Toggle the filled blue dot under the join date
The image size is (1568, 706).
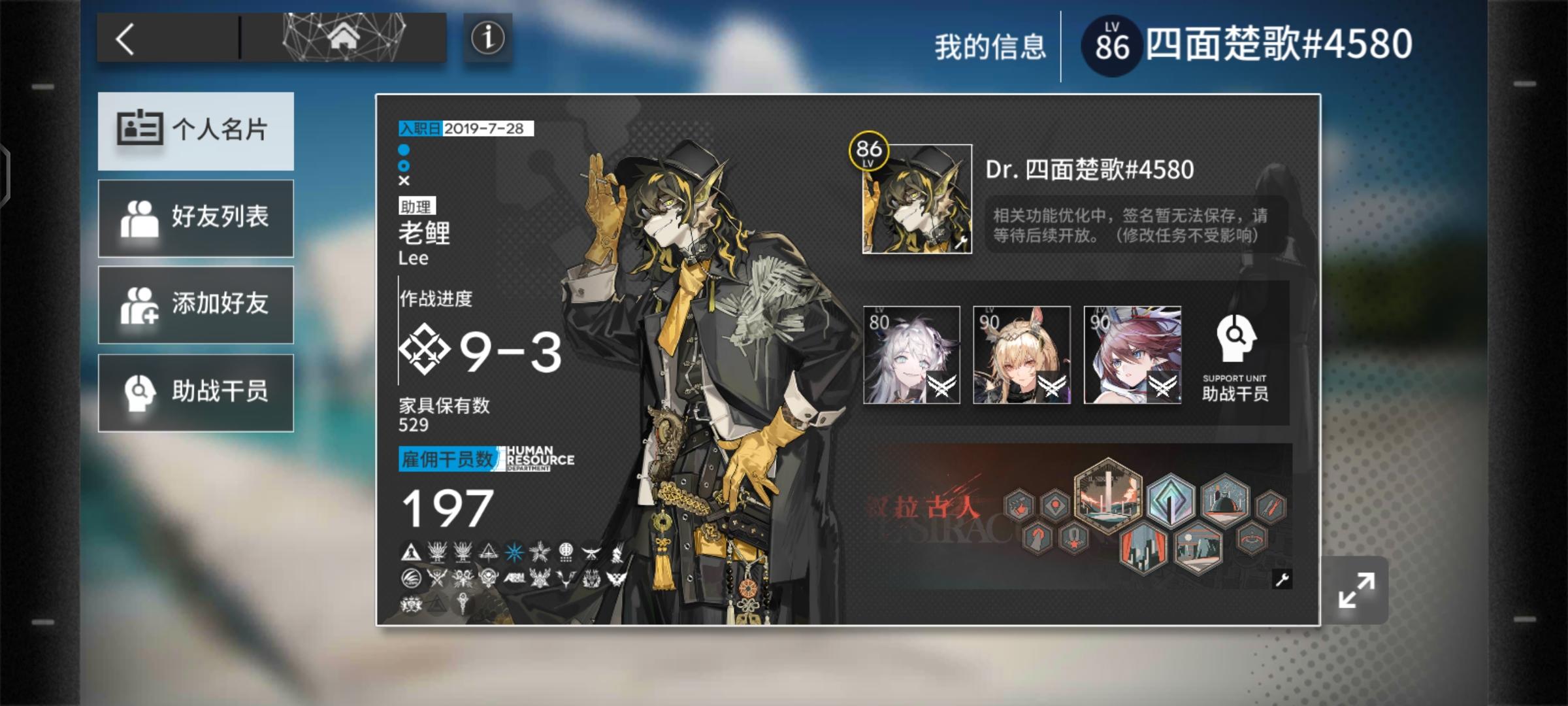click(x=402, y=151)
